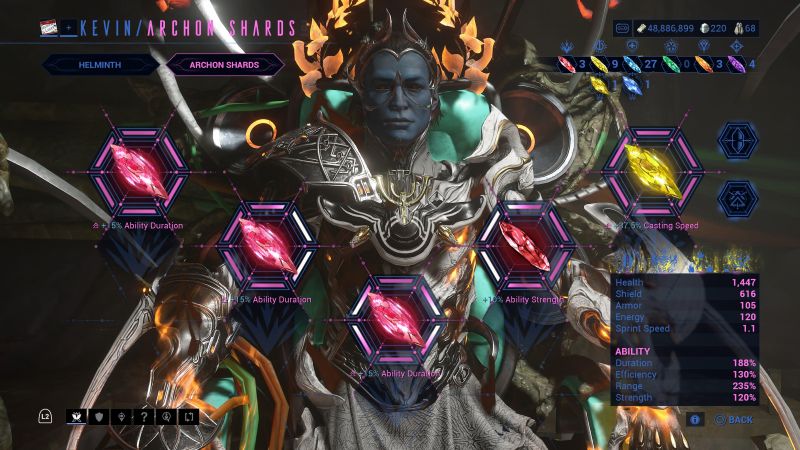This screenshot has width=800, height=450.
Task: Choose the red crimson shard in inventory row
Action: 567,65
